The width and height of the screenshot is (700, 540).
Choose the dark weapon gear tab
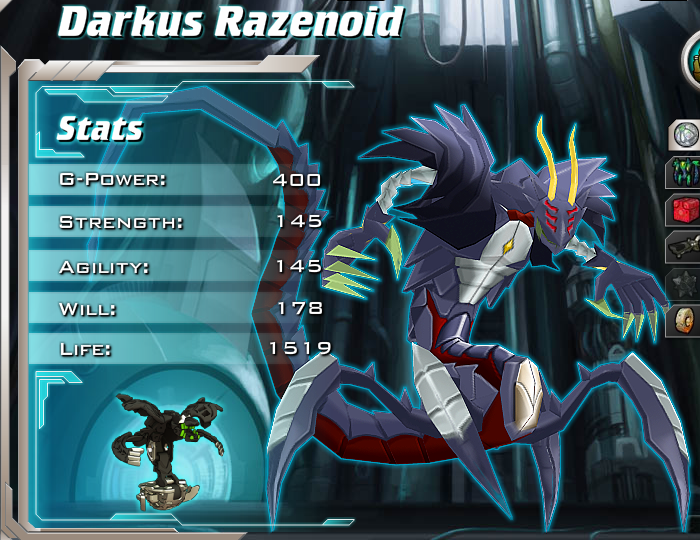coord(685,247)
